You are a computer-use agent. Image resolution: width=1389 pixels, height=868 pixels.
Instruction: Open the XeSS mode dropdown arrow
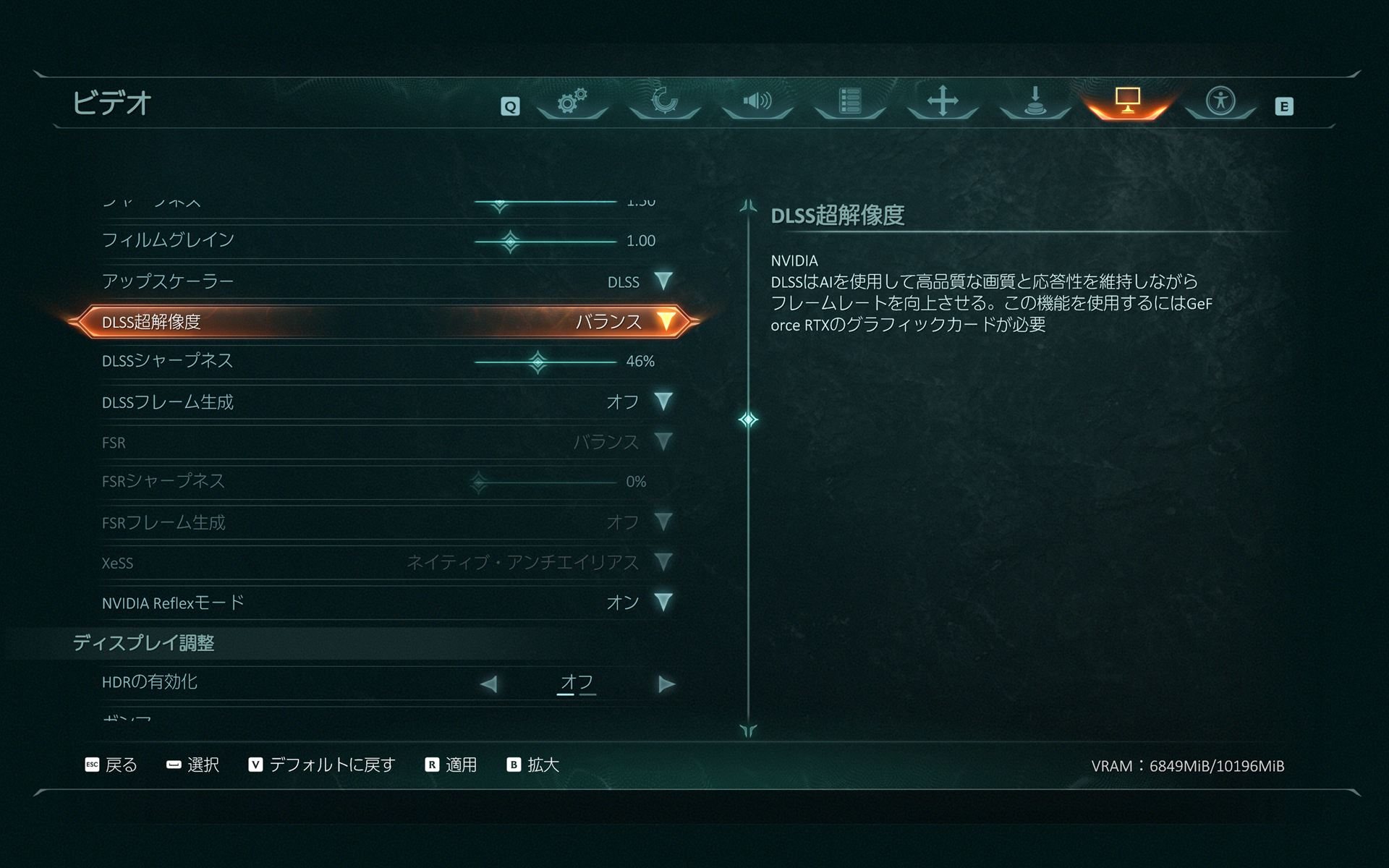pos(663,562)
